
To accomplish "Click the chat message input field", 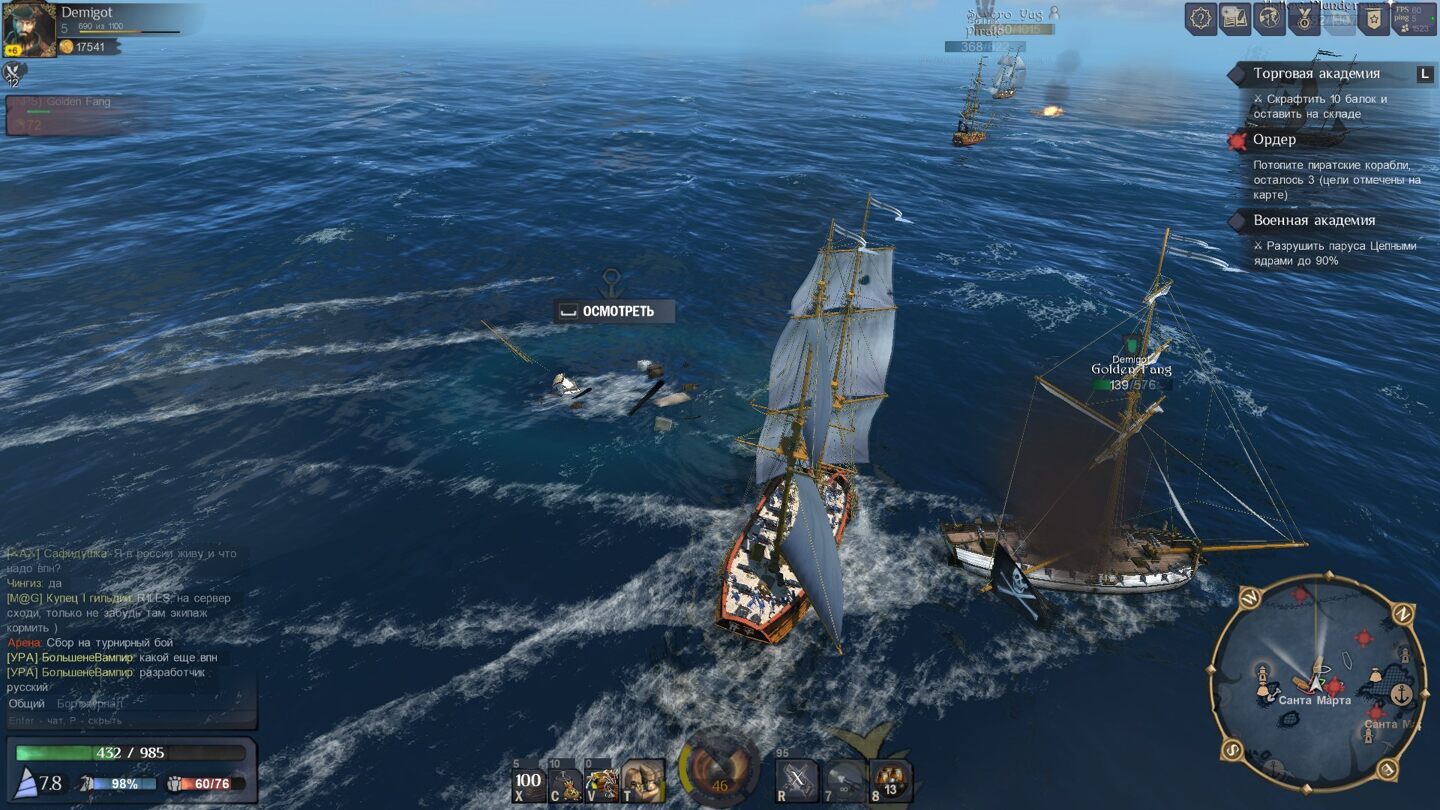I will [130, 720].
